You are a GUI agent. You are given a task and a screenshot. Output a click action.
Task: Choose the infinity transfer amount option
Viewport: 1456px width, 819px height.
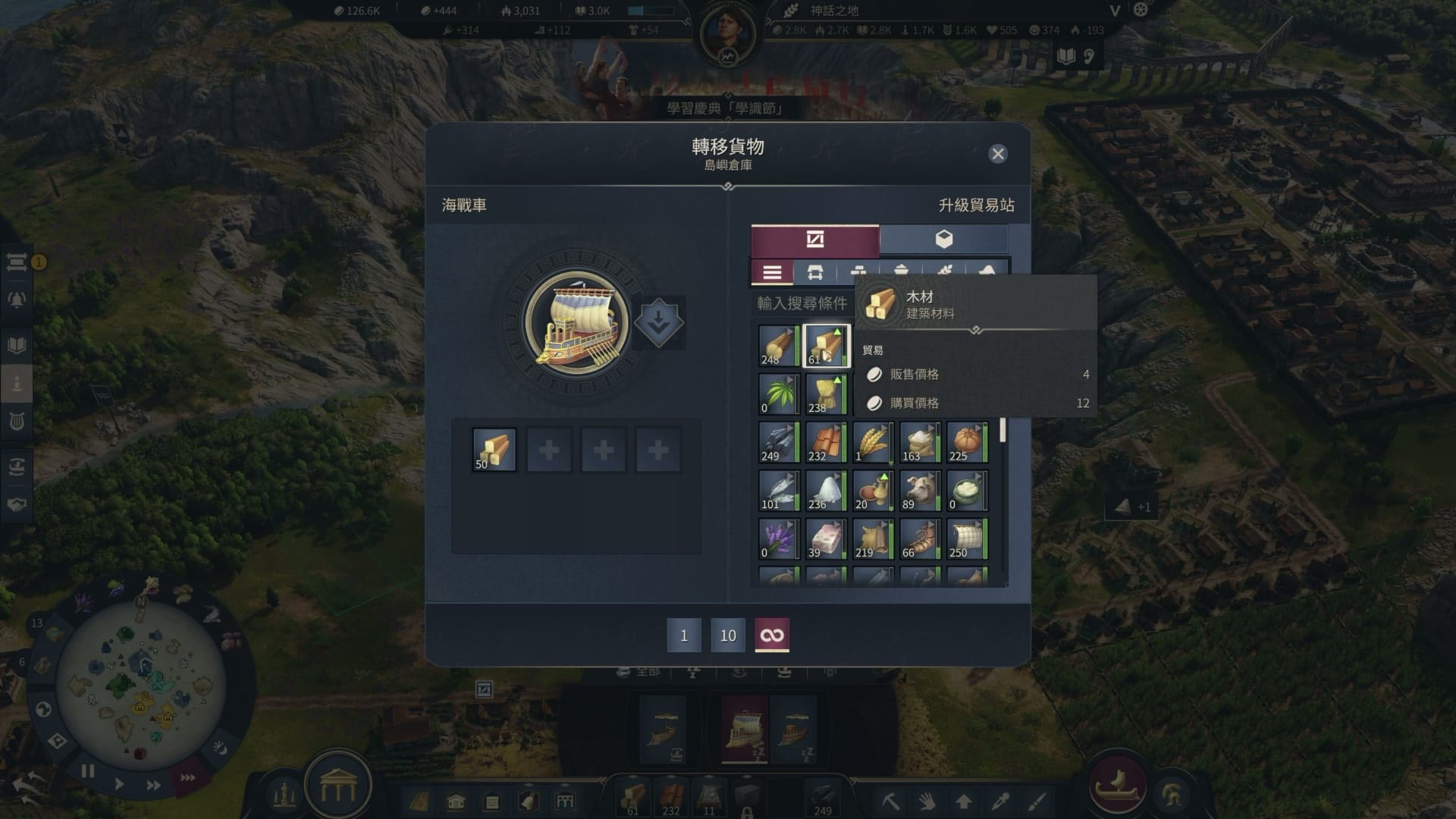click(x=772, y=635)
